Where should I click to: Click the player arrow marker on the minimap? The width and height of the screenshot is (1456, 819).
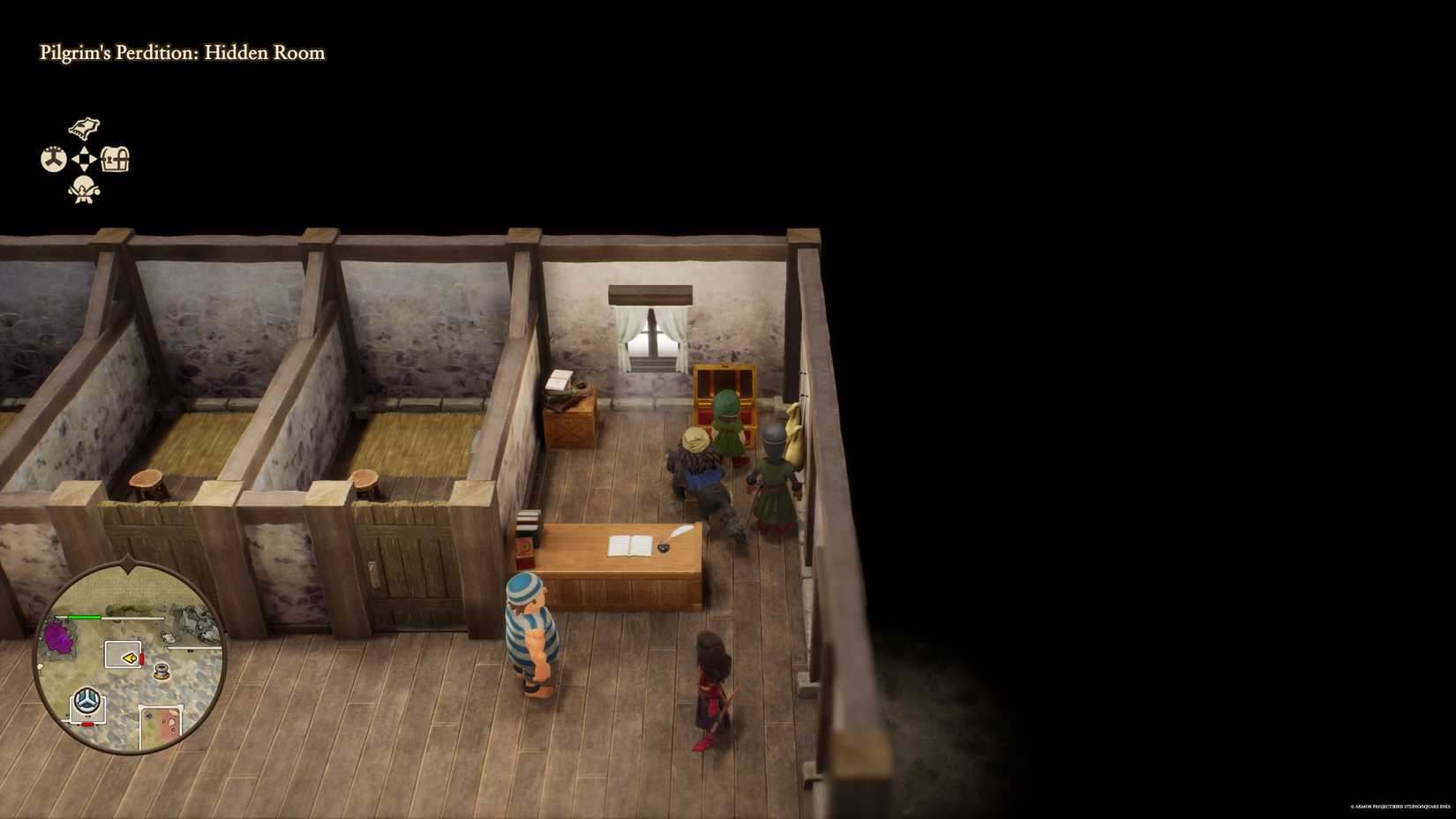(130, 657)
